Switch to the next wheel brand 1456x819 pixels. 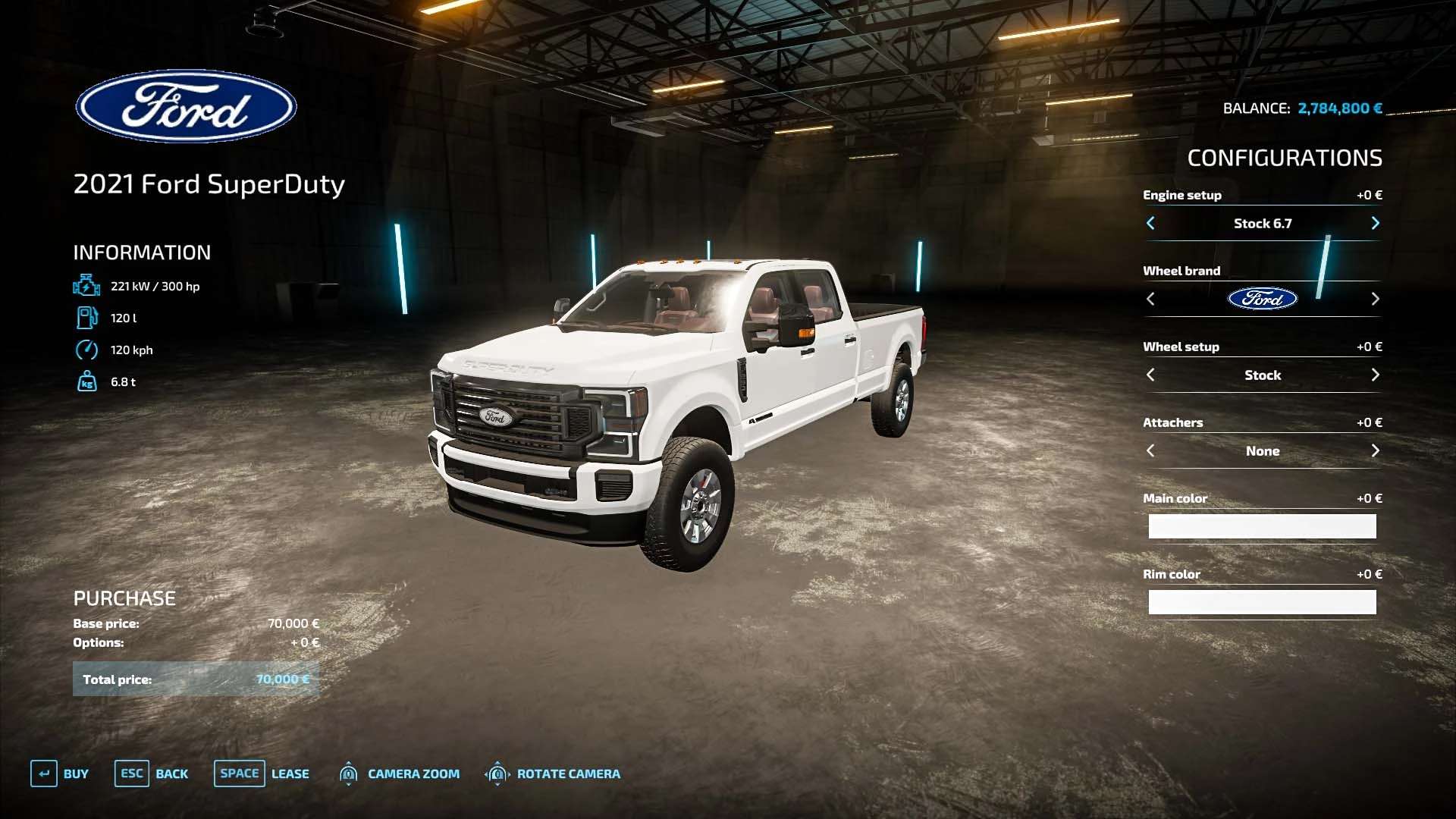coord(1375,299)
